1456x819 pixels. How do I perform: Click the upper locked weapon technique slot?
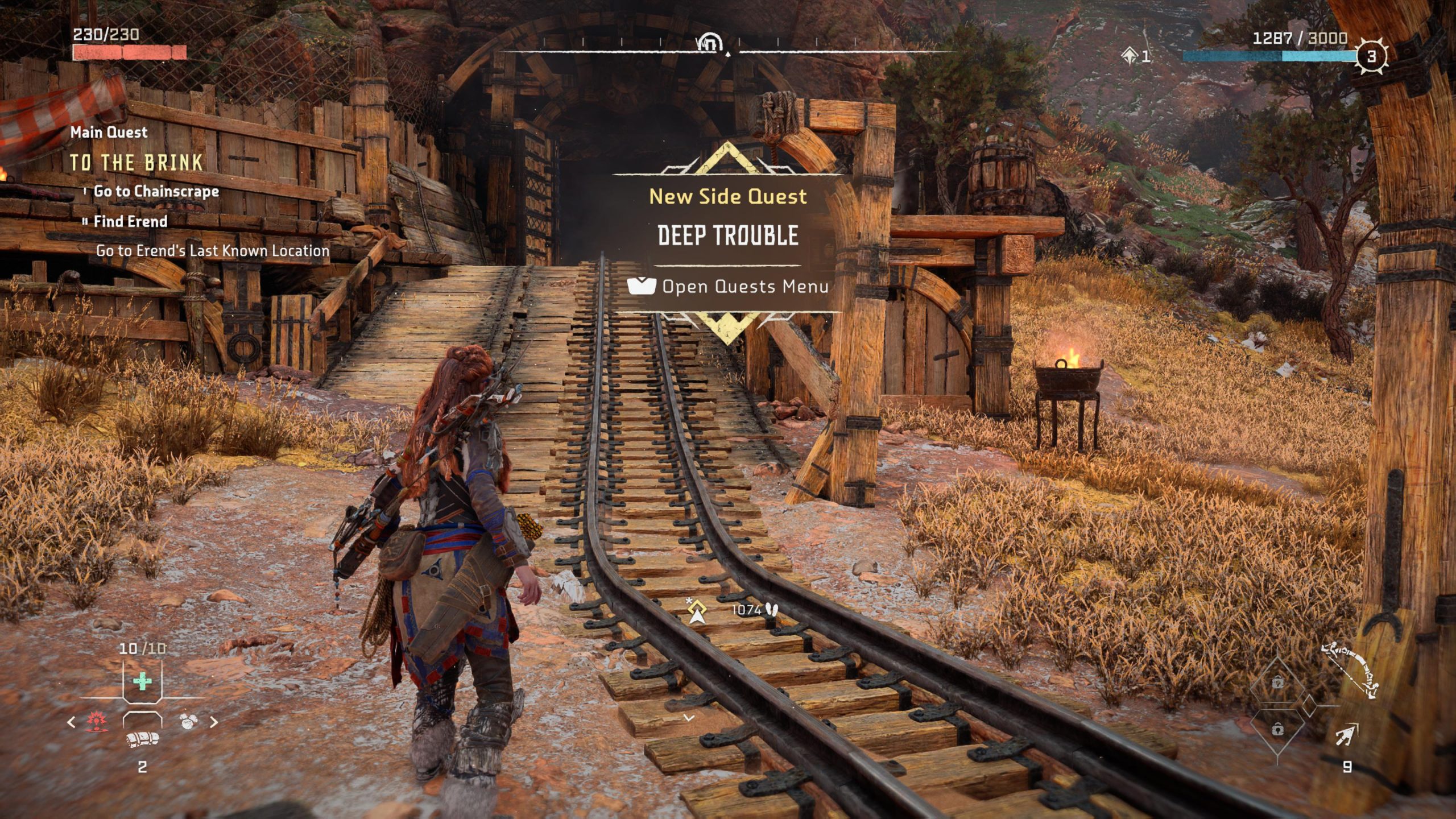pos(1277,682)
